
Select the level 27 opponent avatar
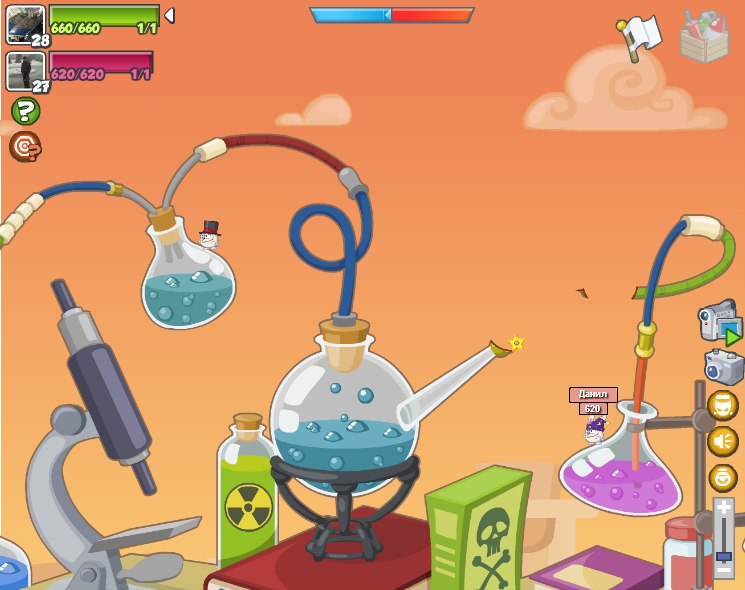(x=24, y=71)
